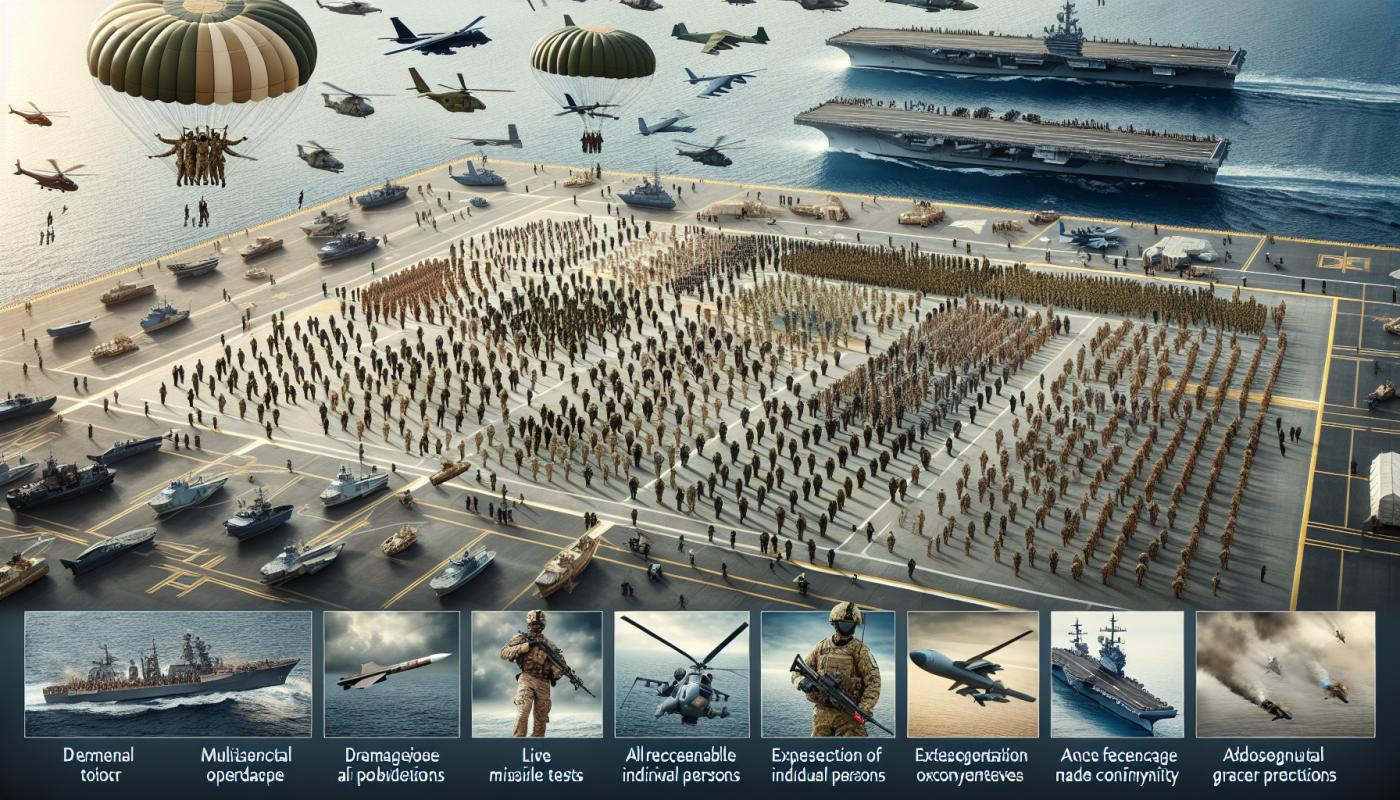Screen dimensions: 1400x800
Task: Choose the missile in flight thumbnail
Action: point(391,674)
